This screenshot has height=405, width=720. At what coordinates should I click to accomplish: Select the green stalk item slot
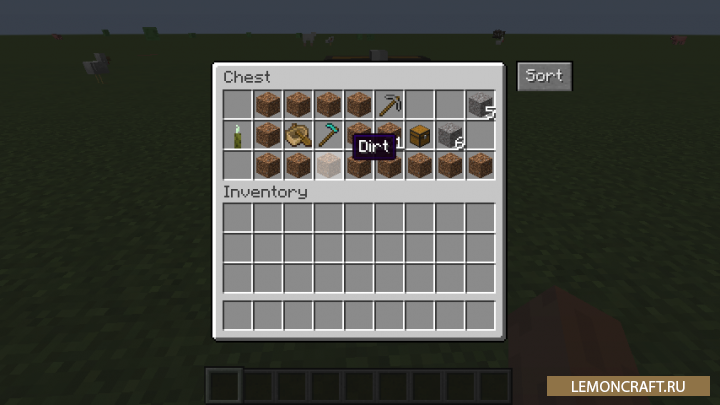(238, 135)
